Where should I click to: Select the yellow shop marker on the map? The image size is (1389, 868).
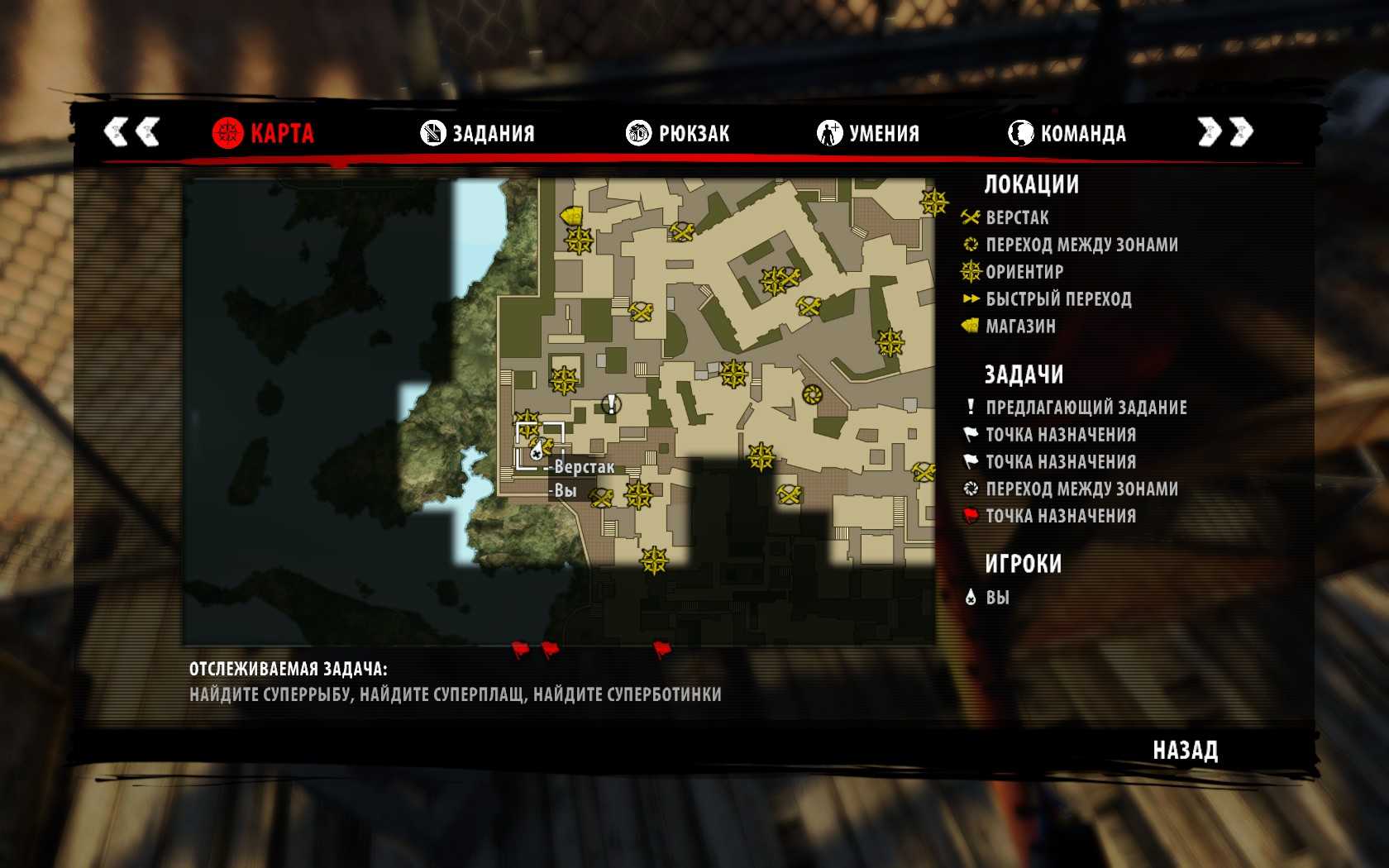pos(570,216)
